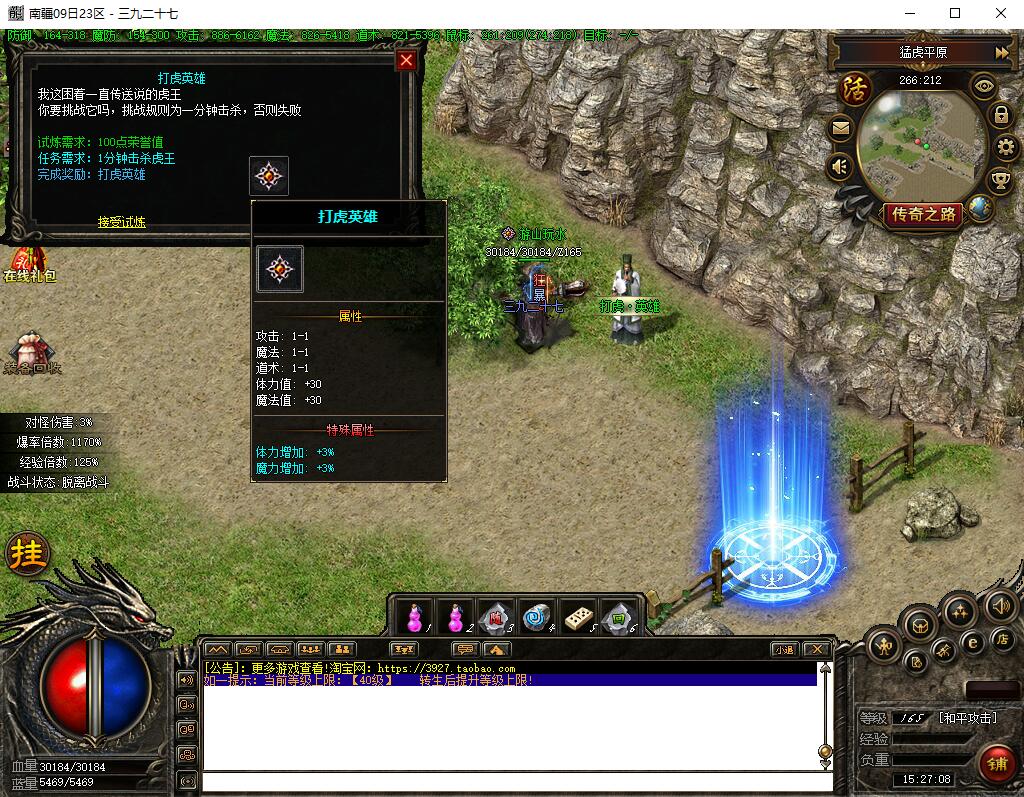Screen dimensions: 1024x797
Task: Open the 传奇之路 button below the minimap
Action: coord(922,214)
